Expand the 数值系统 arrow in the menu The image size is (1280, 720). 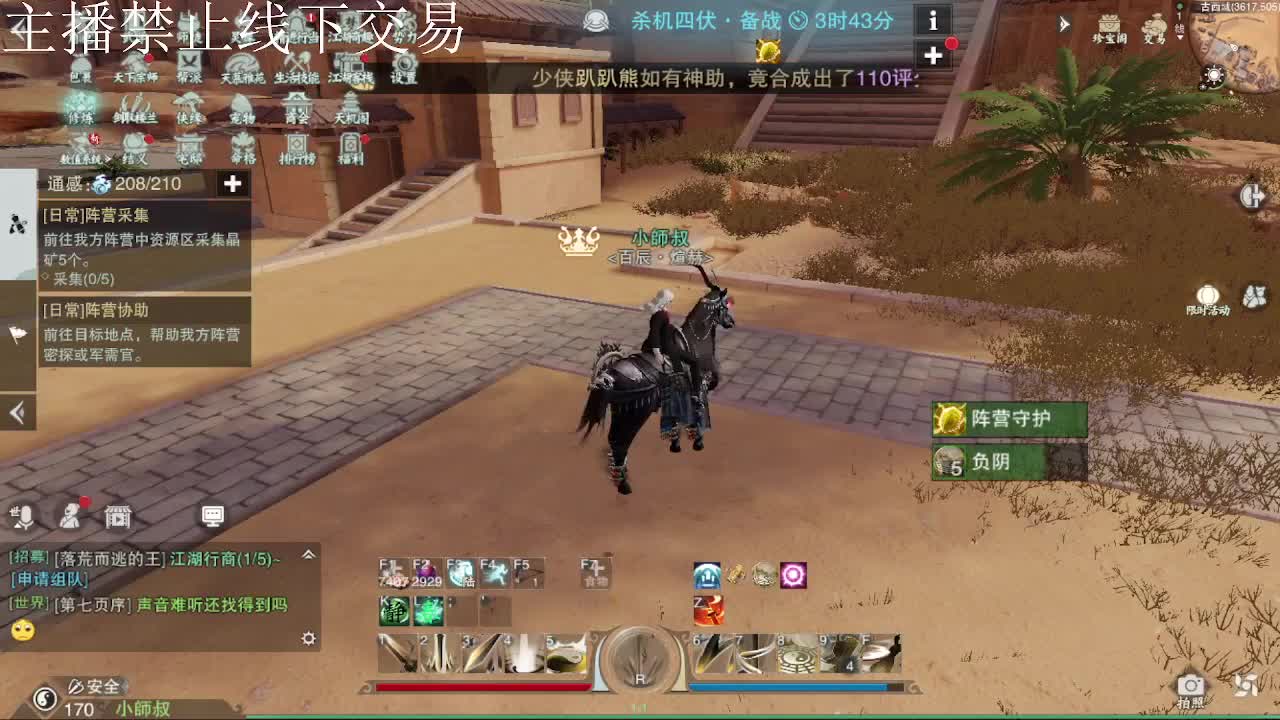click(x=110, y=158)
